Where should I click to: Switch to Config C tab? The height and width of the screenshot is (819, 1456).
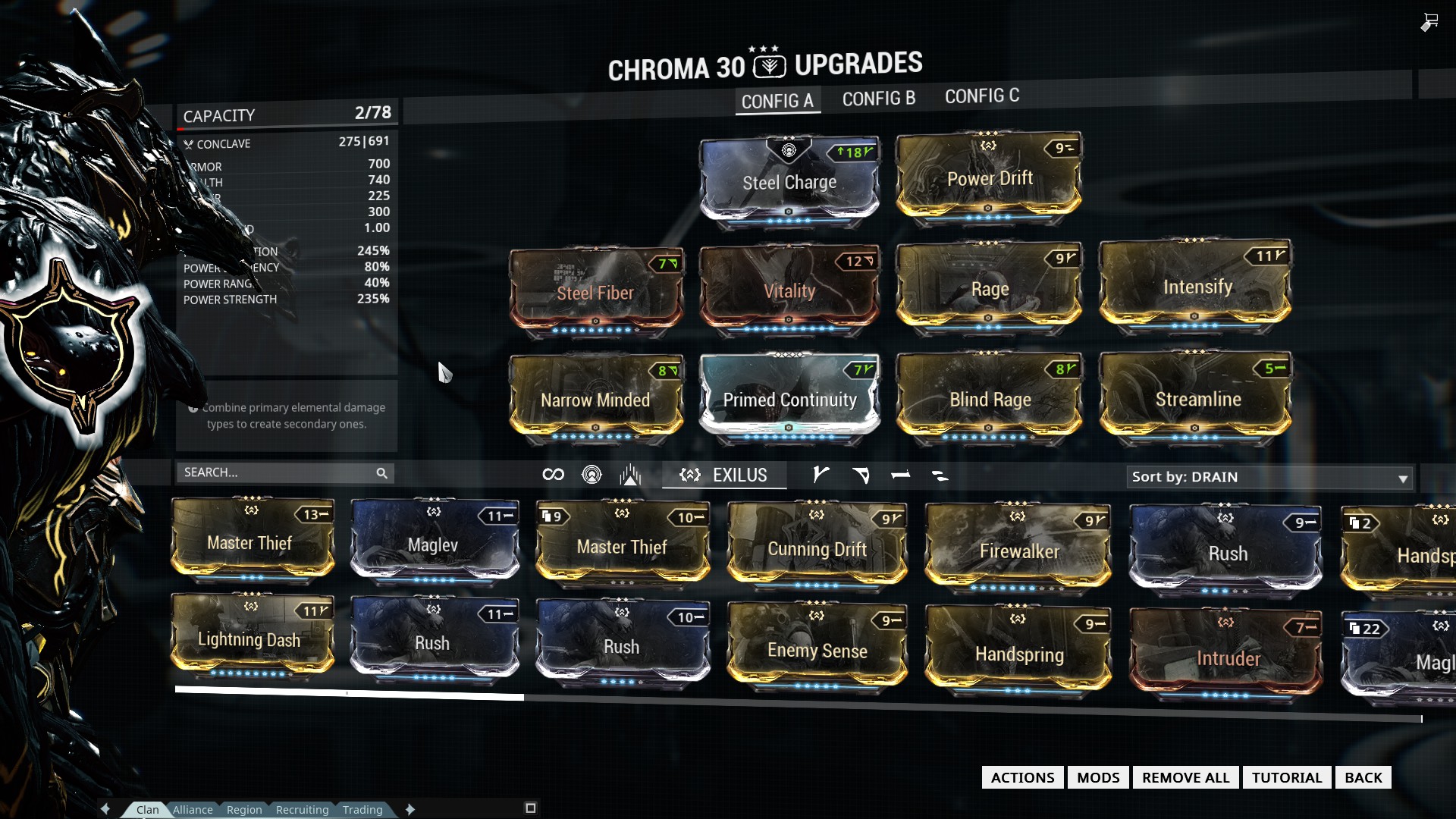[981, 96]
